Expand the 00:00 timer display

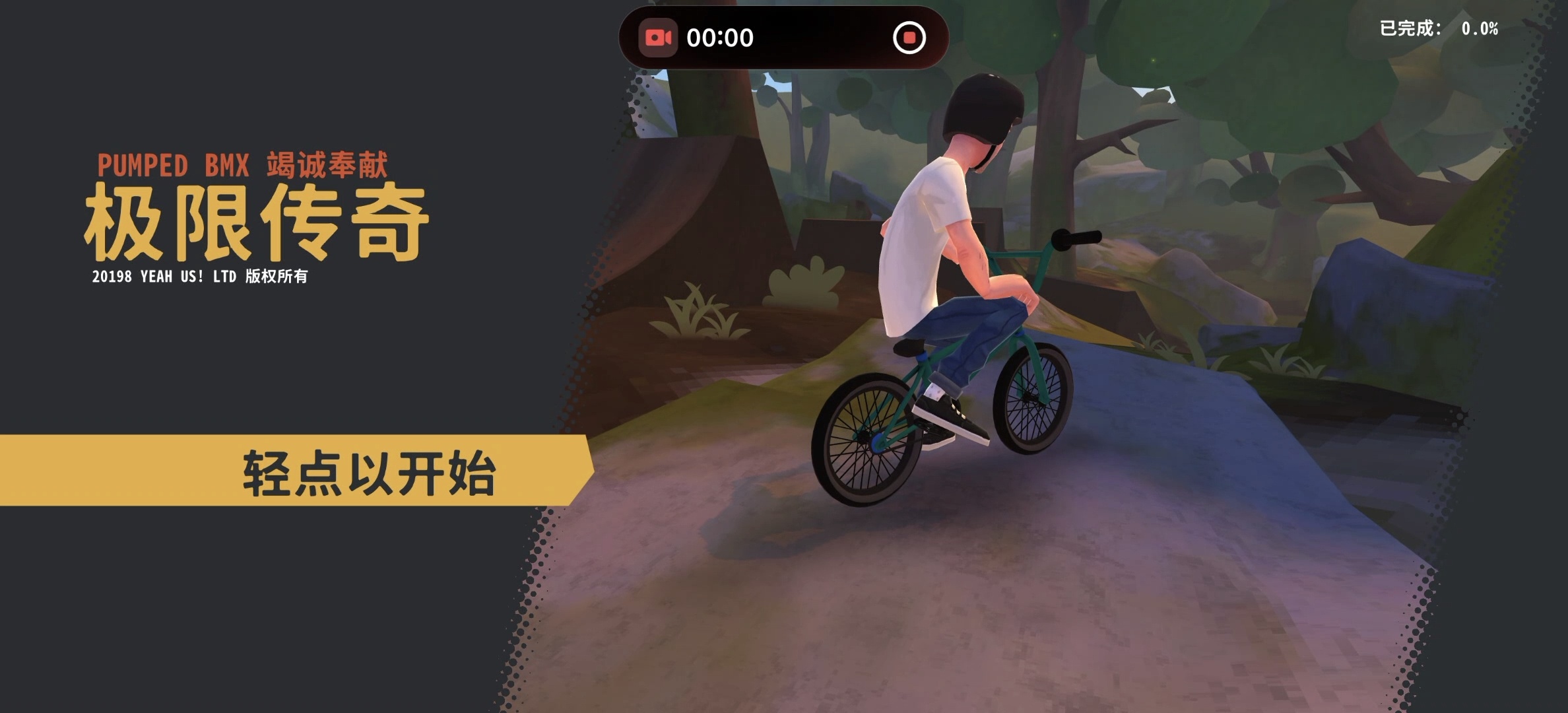(x=719, y=37)
